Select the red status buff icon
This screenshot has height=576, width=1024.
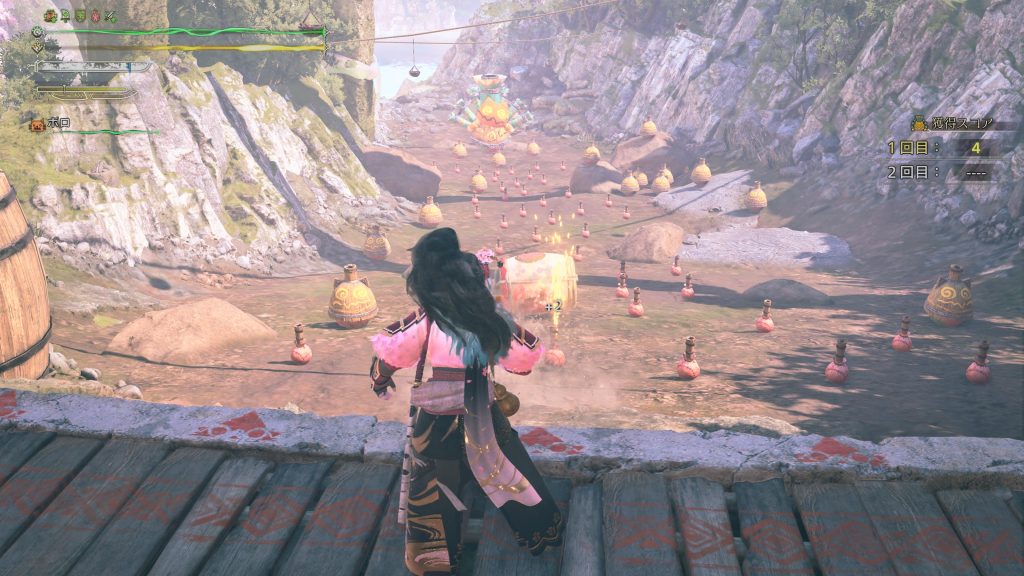point(95,16)
